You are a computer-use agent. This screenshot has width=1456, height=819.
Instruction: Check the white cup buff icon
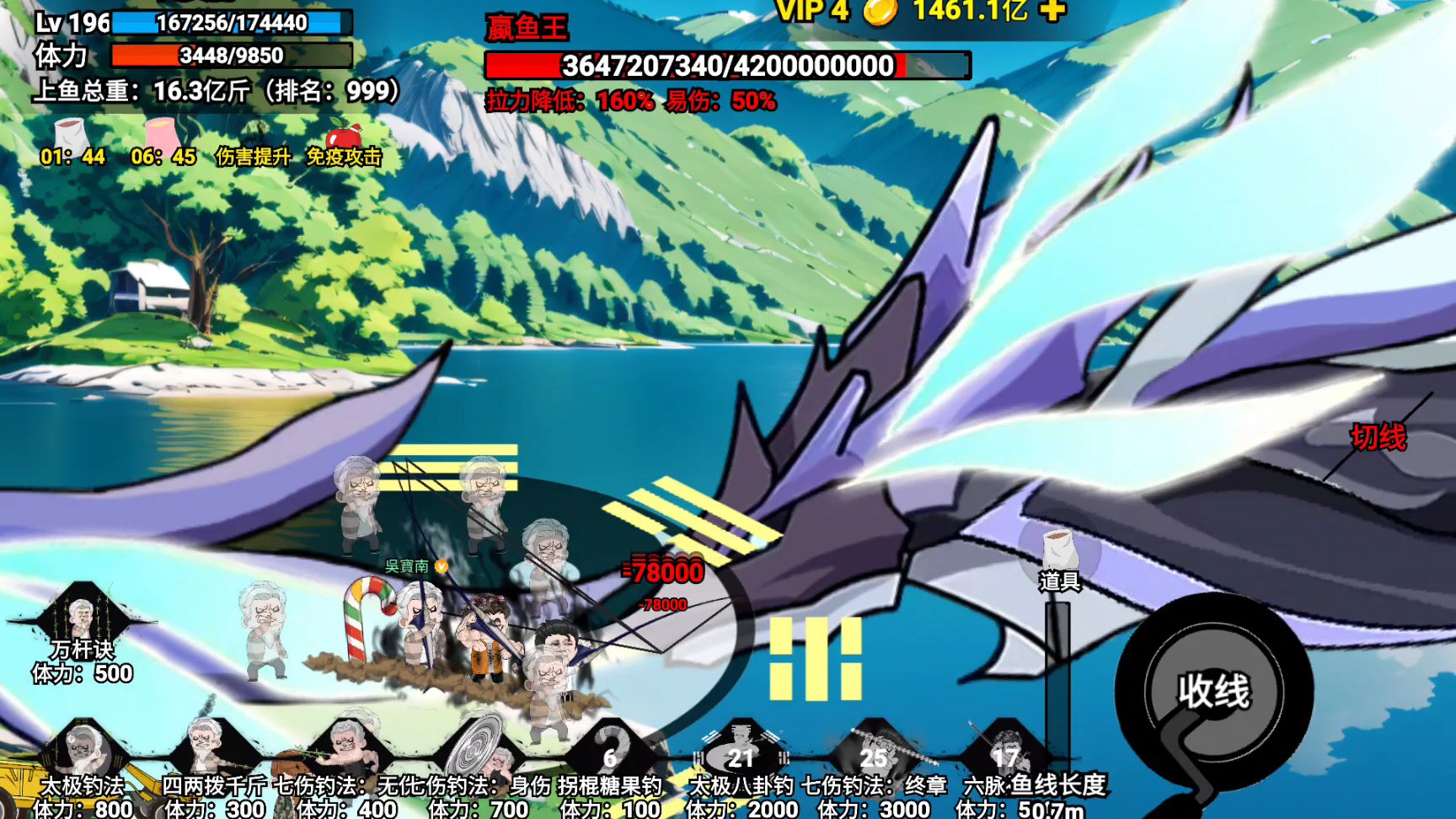pos(72,135)
